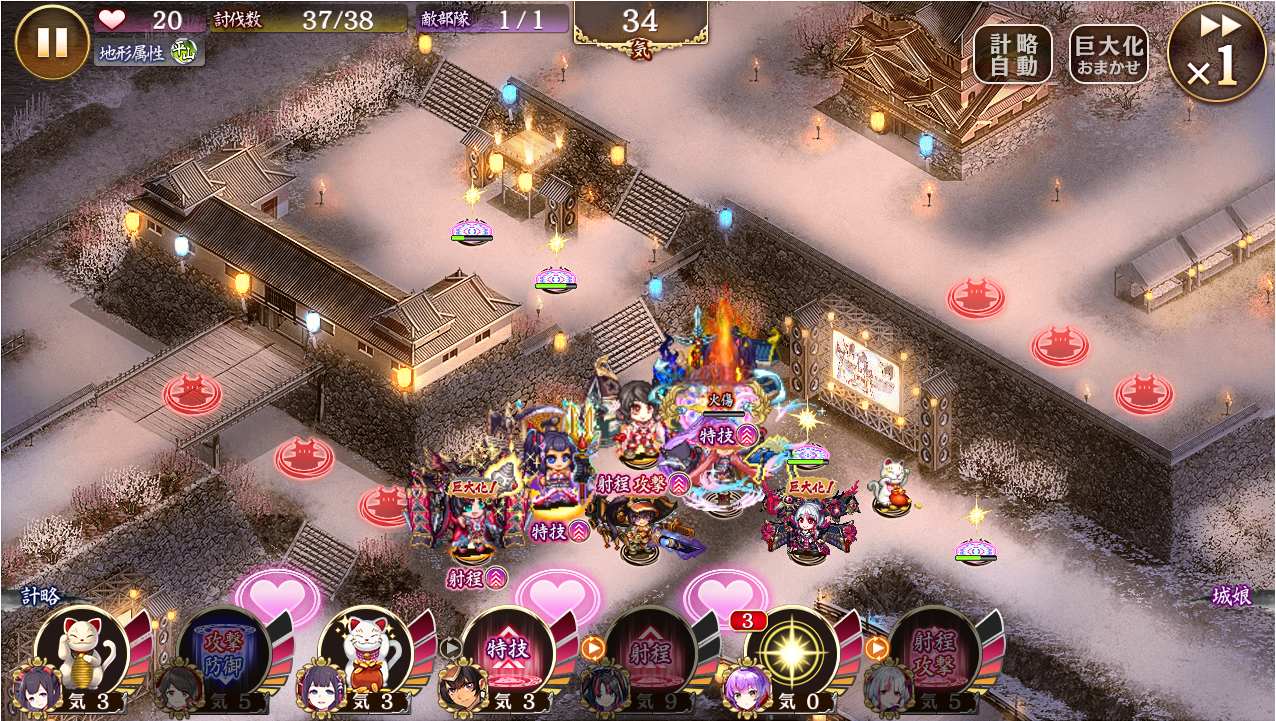The image size is (1276, 721).
Task: Switch to the 城娘 panel
Action: coord(1231,597)
